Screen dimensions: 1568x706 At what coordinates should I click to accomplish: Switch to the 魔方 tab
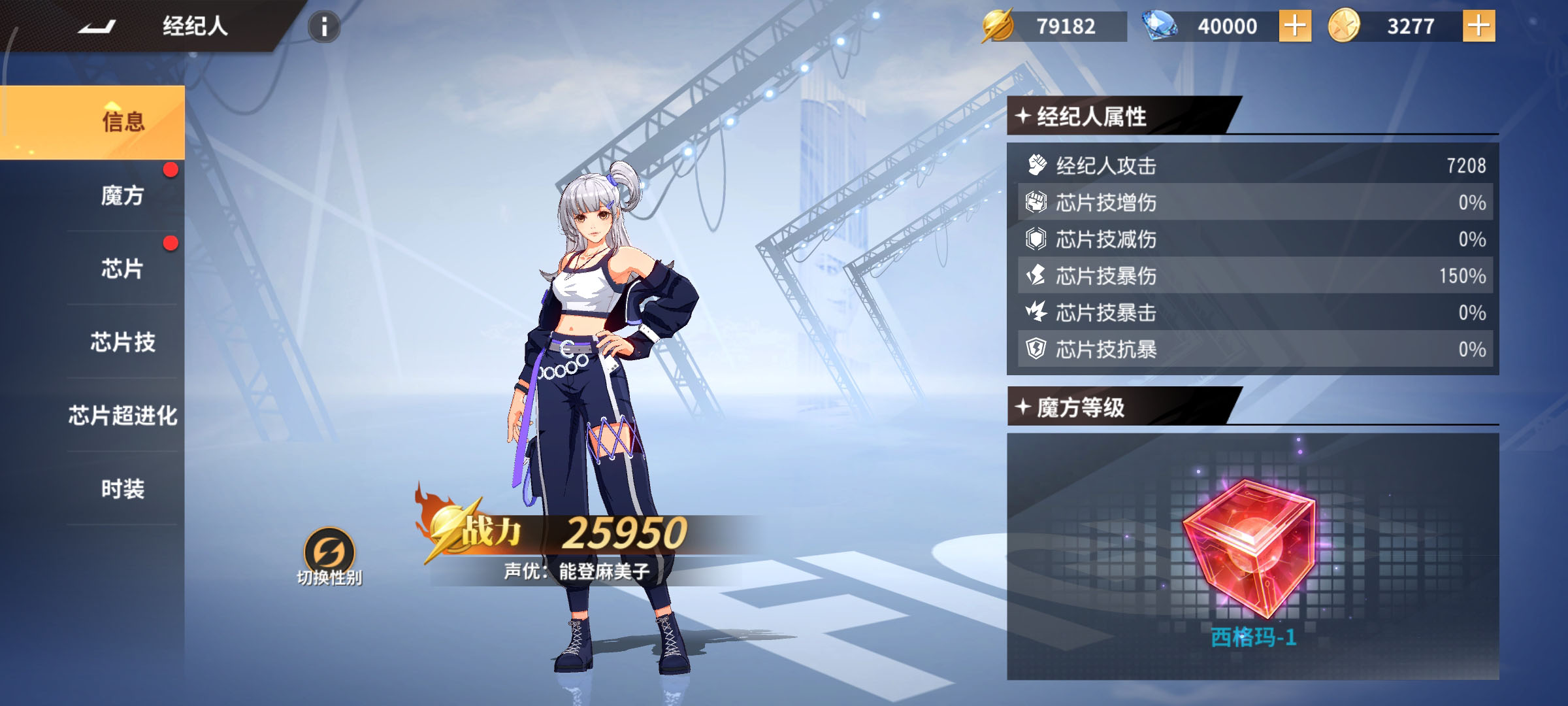(x=123, y=195)
